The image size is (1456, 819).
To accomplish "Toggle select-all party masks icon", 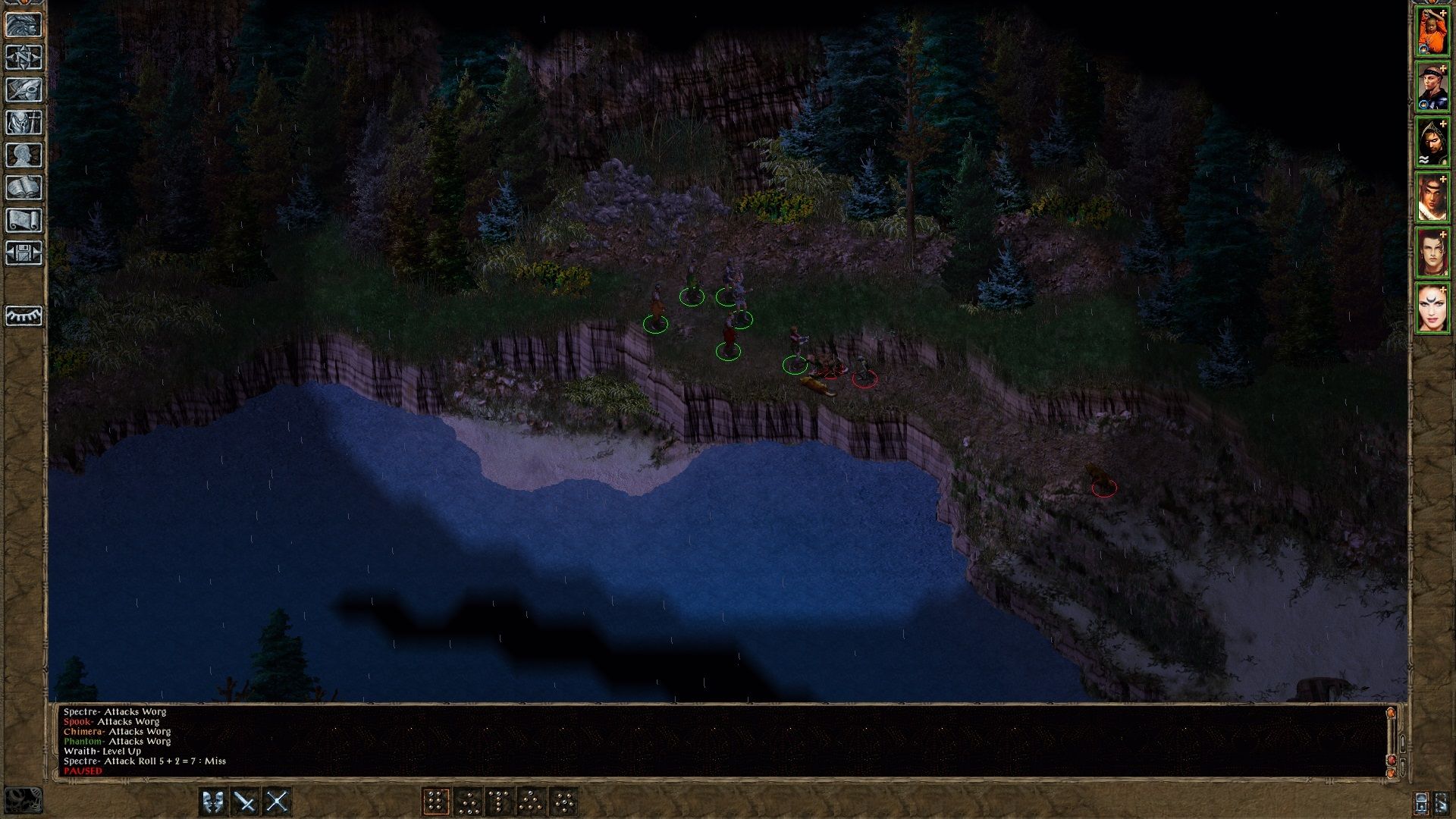I will pos(214,799).
